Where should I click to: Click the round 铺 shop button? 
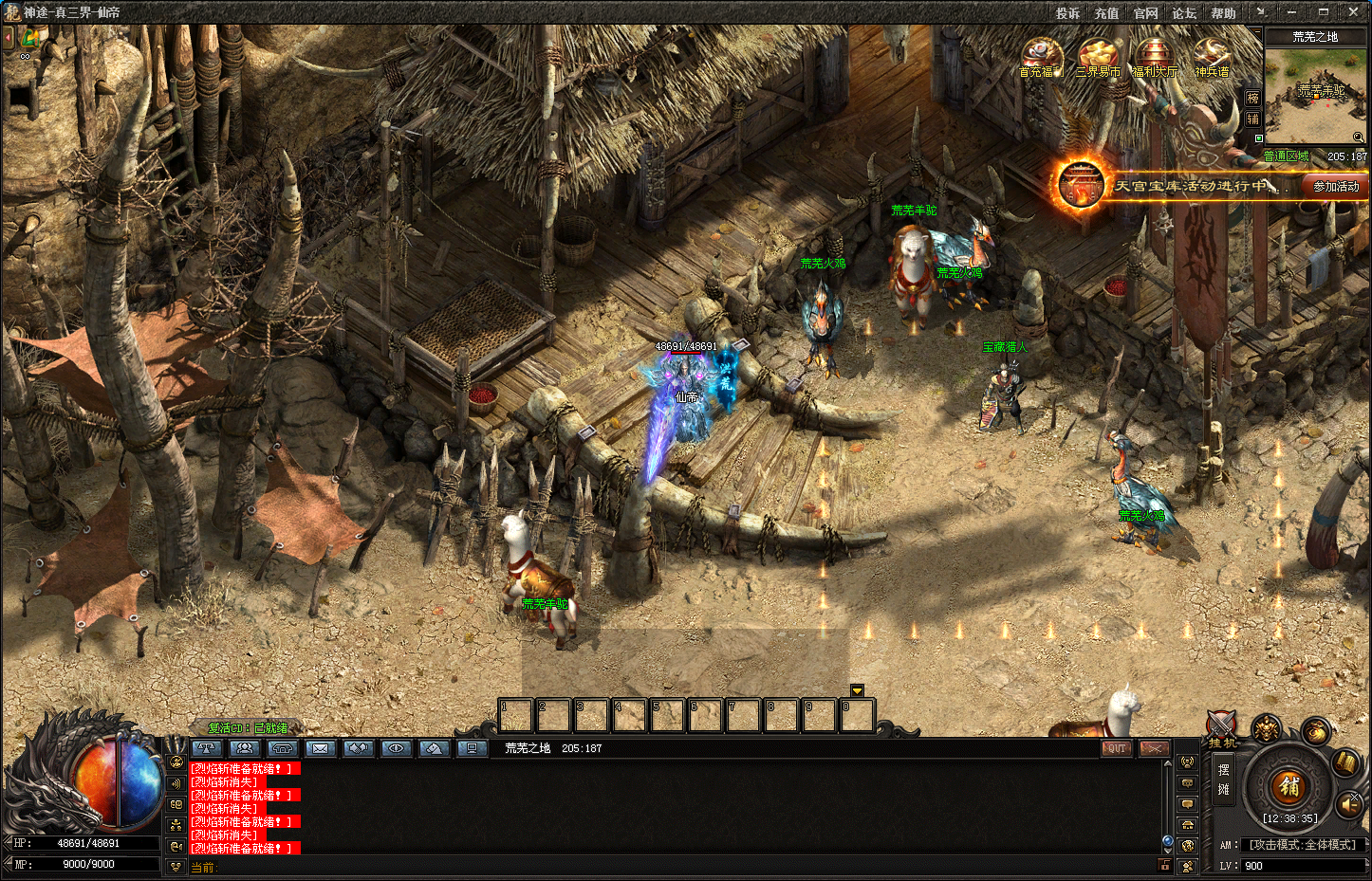(1289, 785)
